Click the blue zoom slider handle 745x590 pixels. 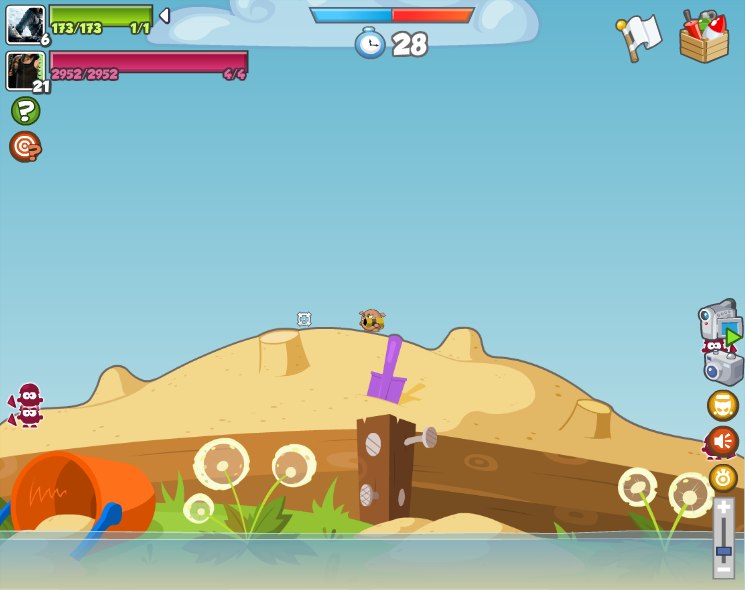(x=723, y=551)
